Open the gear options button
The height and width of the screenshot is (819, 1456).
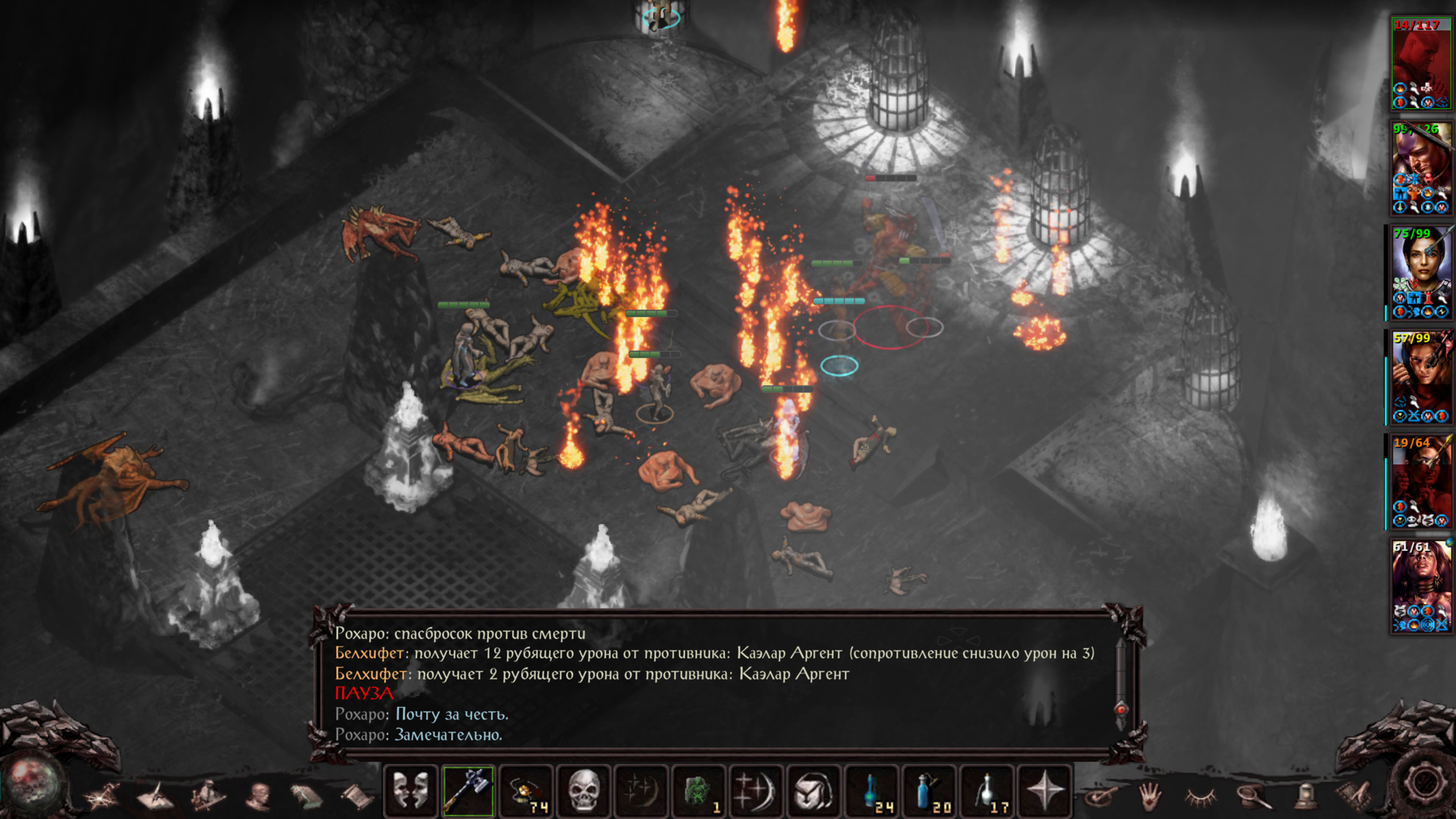tap(1423, 784)
